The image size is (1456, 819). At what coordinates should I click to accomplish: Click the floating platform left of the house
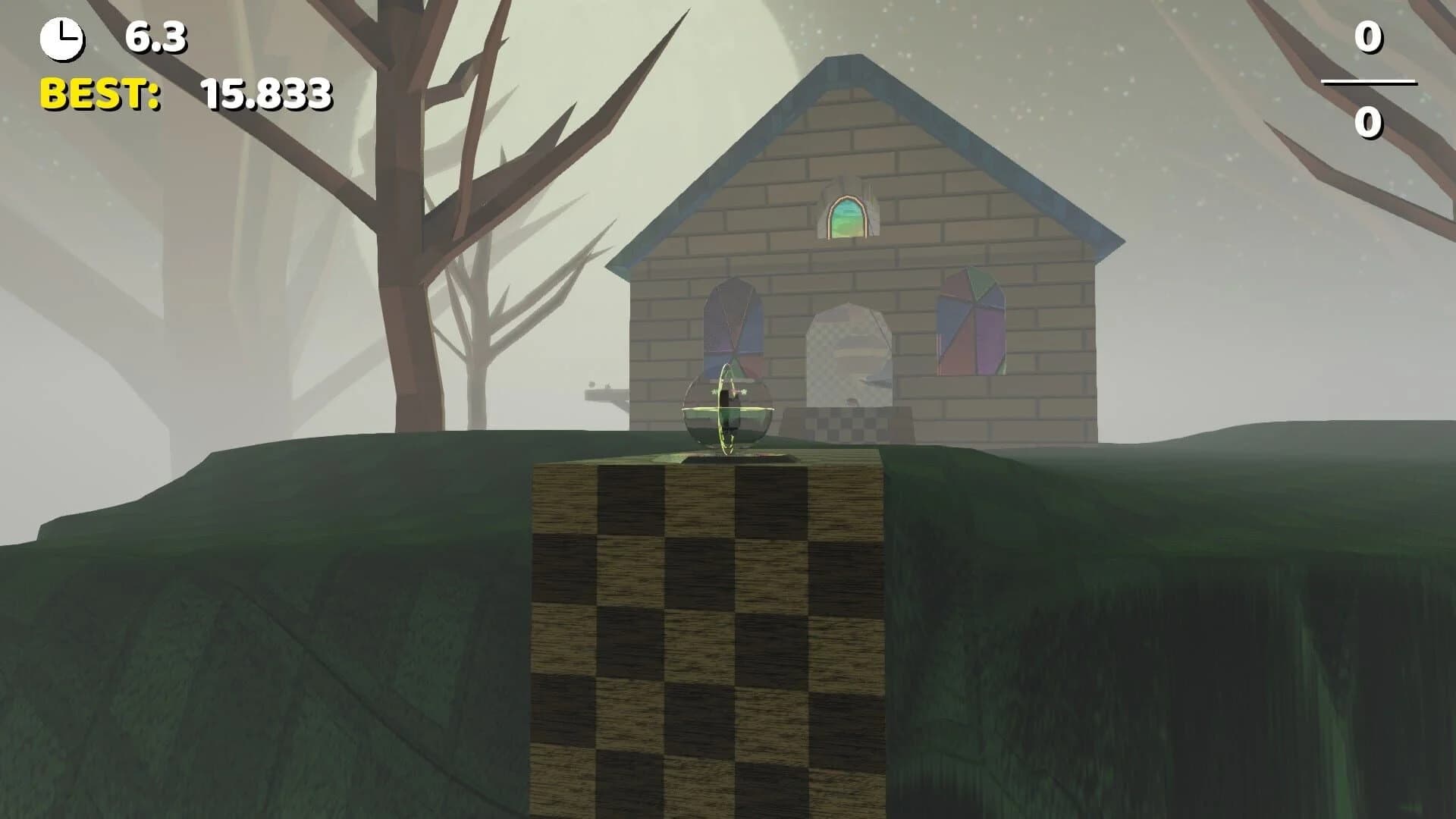tap(607, 394)
